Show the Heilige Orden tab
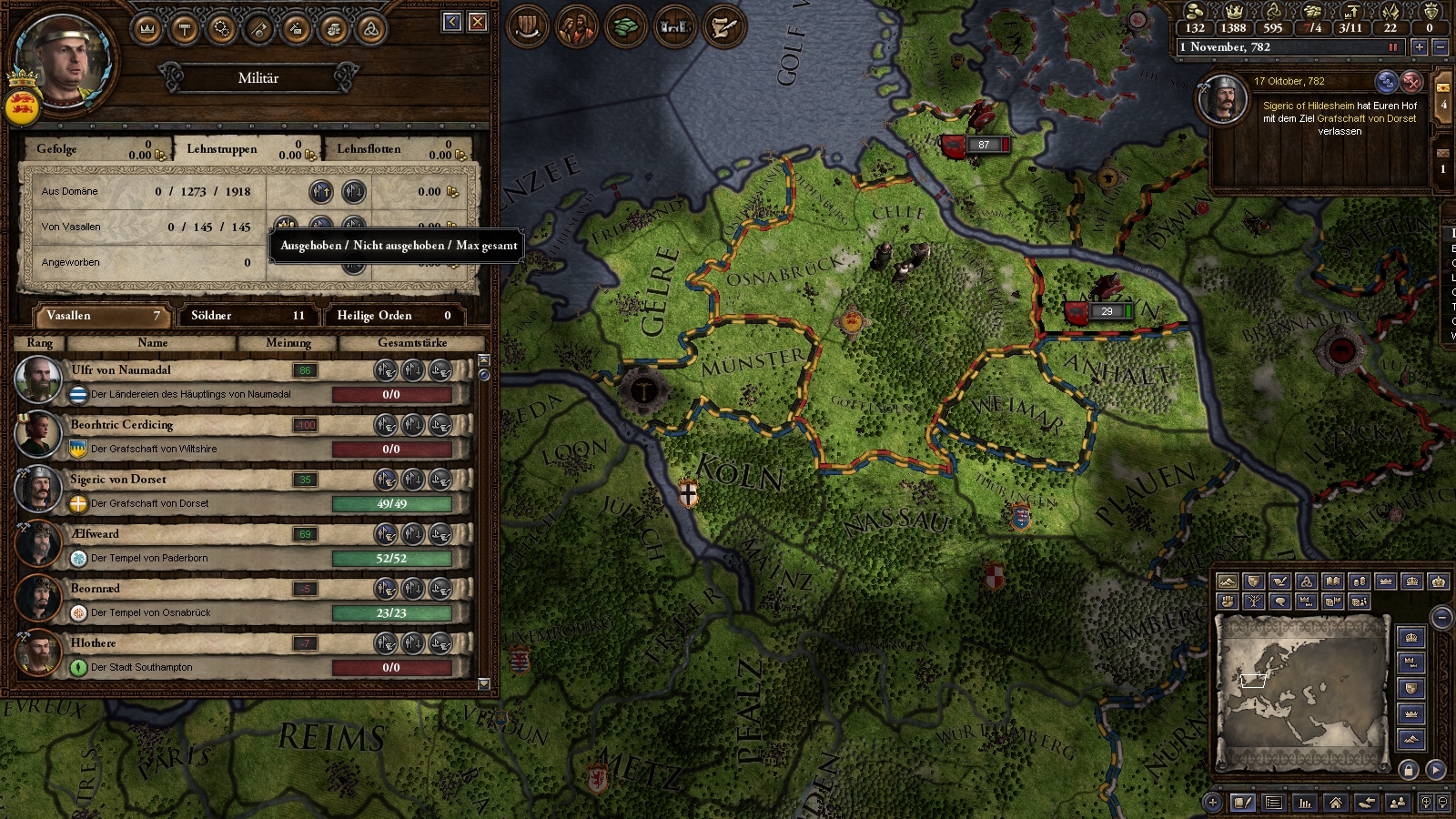 [x=394, y=316]
